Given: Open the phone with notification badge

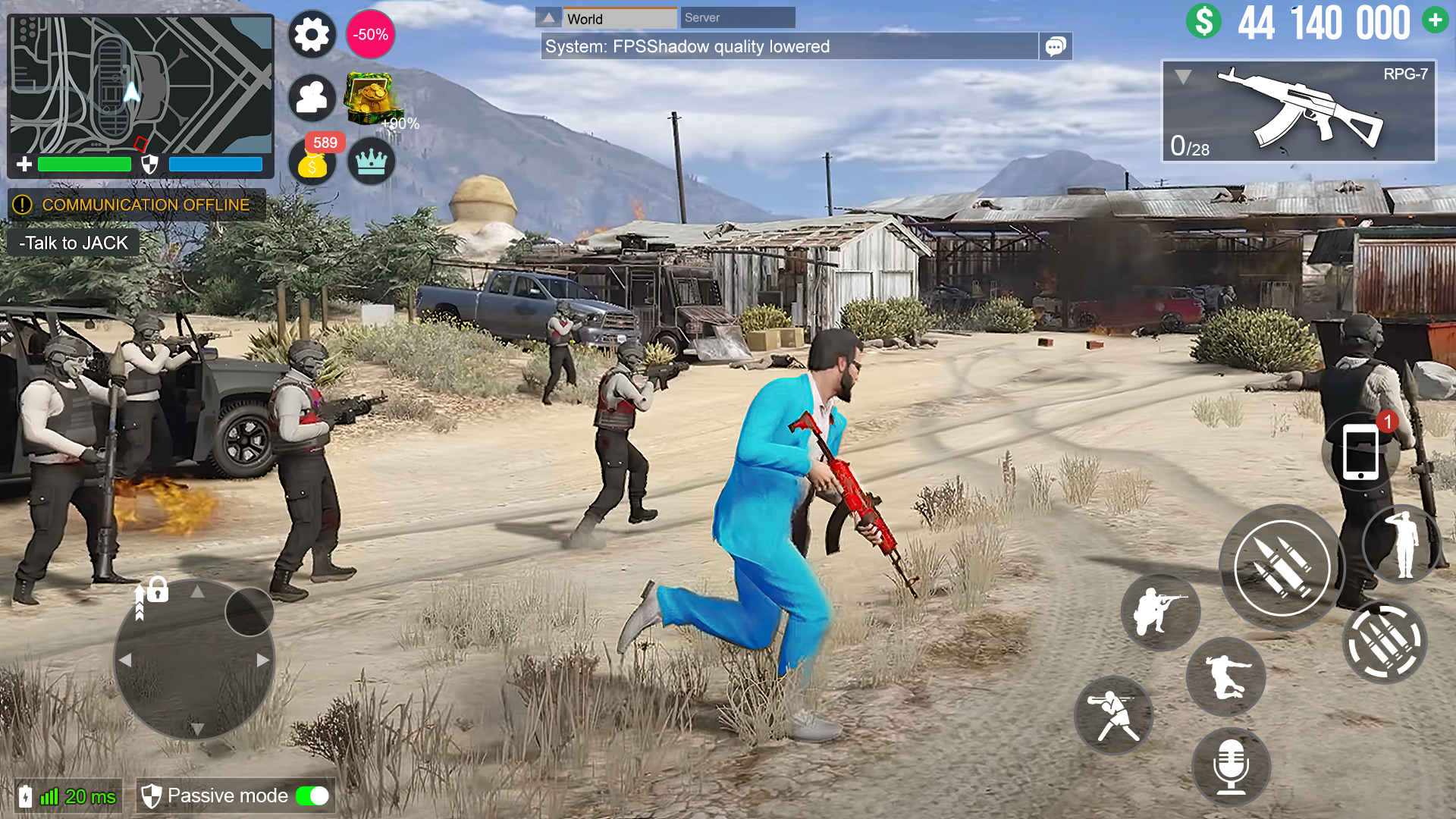Looking at the screenshot, I should coord(1361,450).
